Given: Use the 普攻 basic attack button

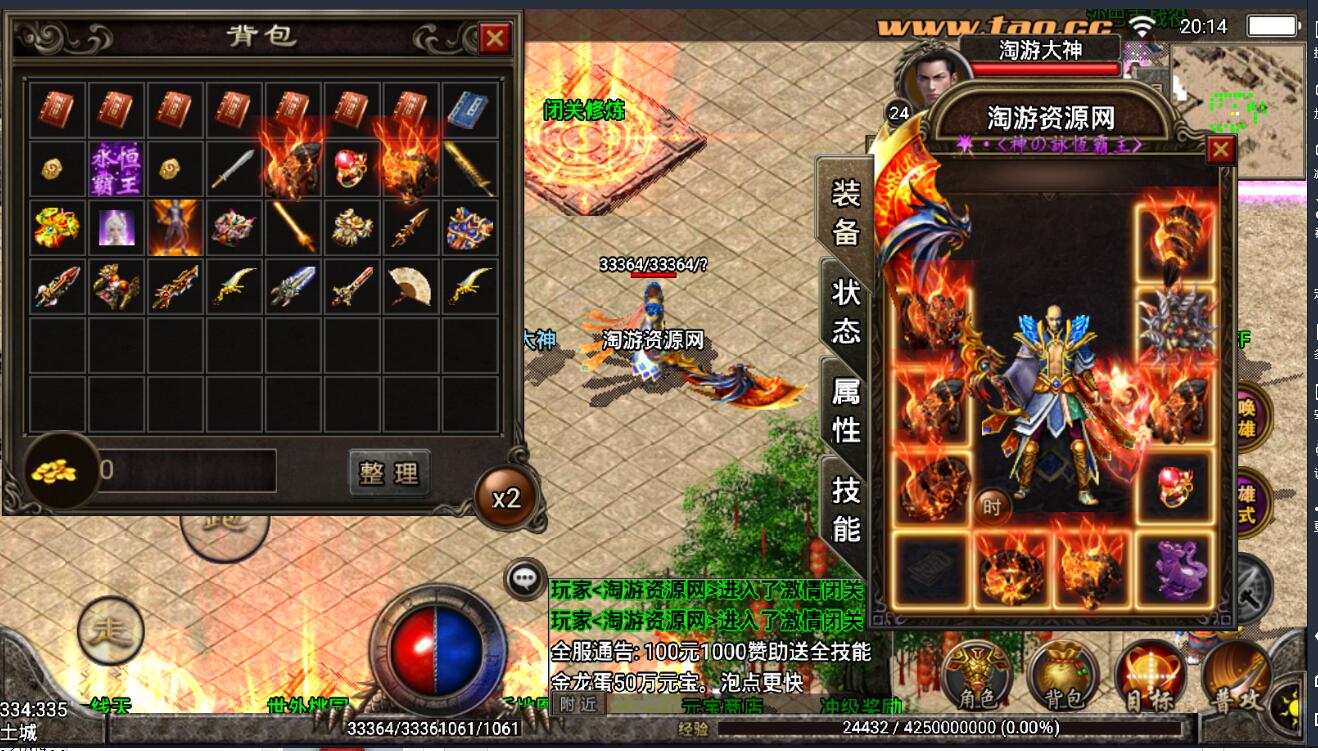Looking at the screenshot, I should tap(1235, 678).
